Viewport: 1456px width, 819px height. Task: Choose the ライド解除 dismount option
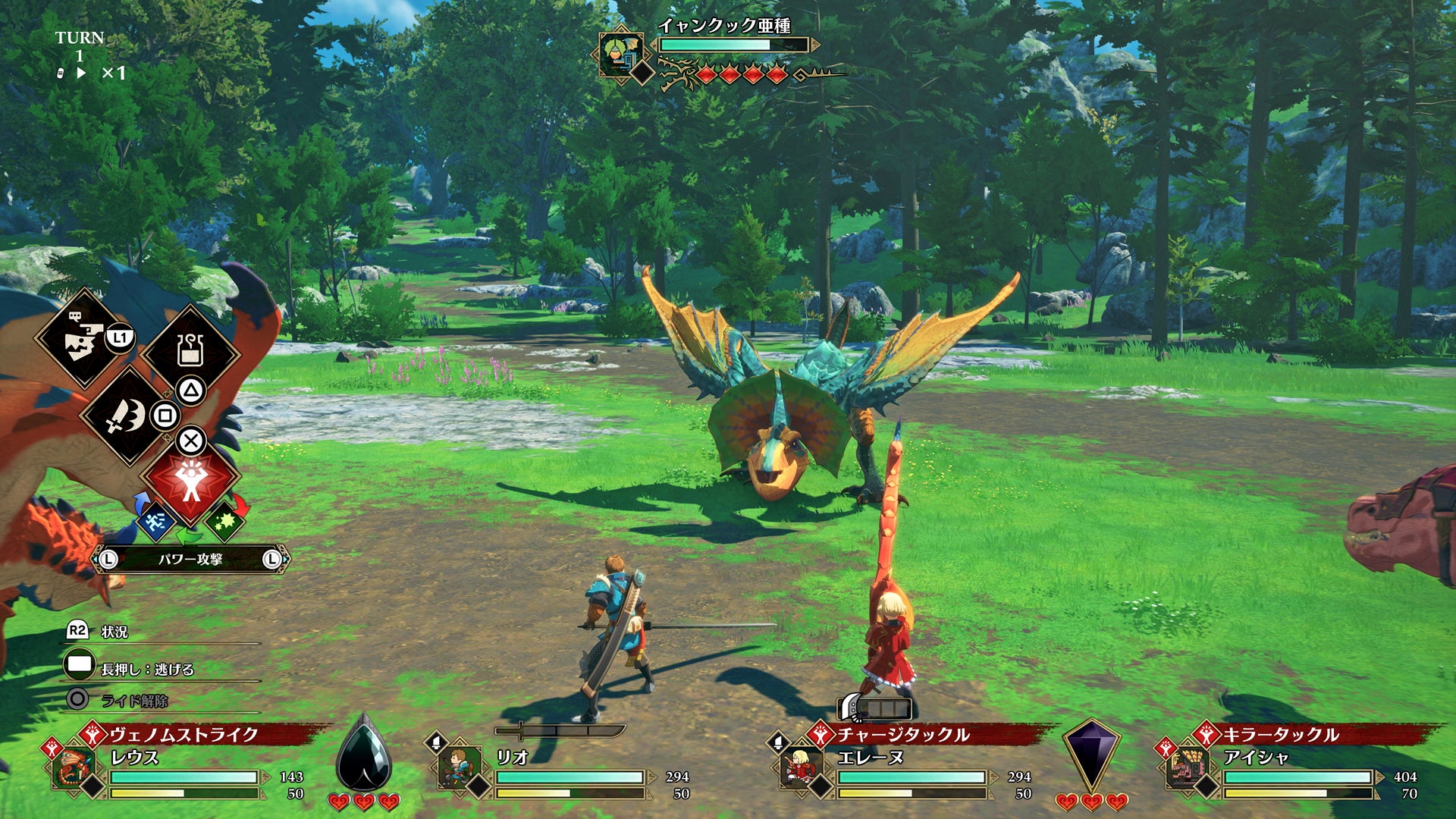134,701
